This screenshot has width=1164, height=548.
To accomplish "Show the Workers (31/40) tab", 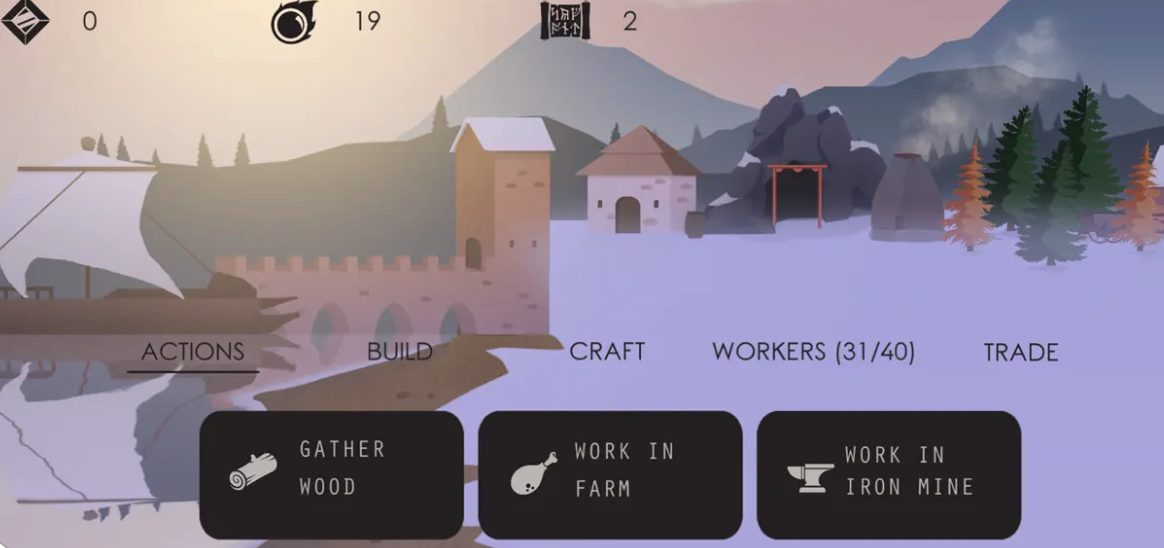I will (x=813, y=352).
